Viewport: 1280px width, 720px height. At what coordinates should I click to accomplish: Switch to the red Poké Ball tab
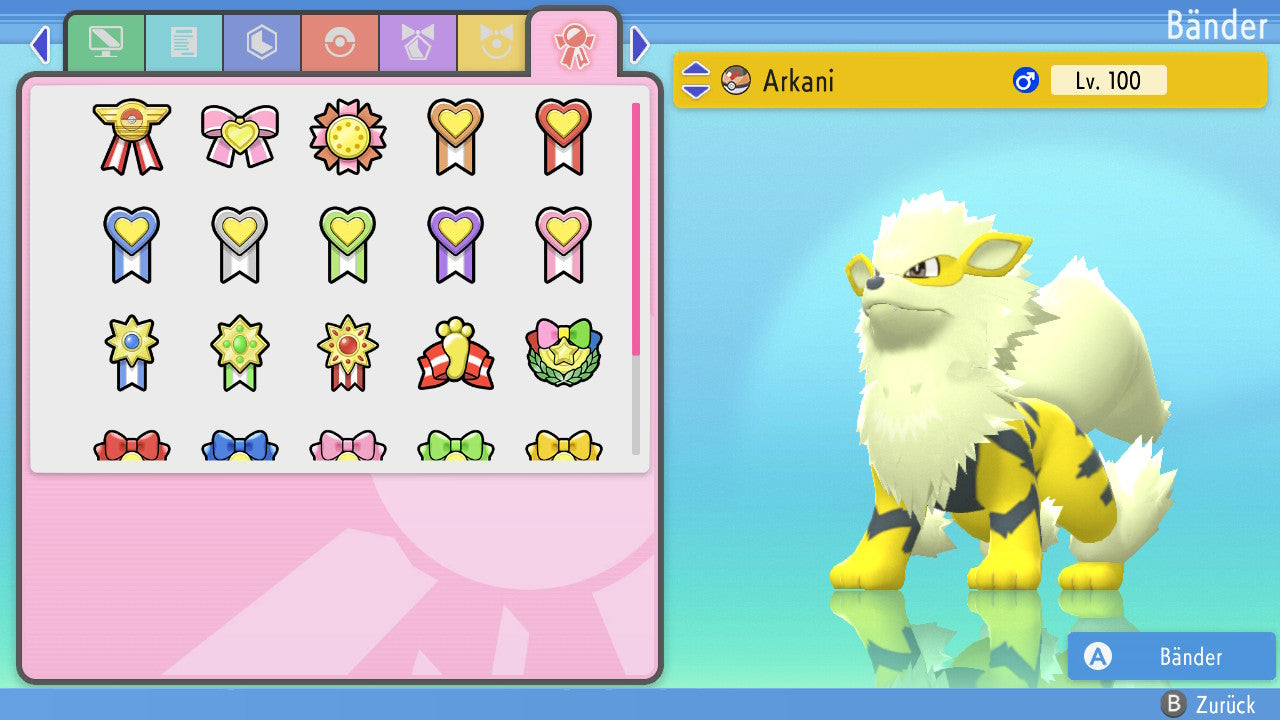click(340, 43)
